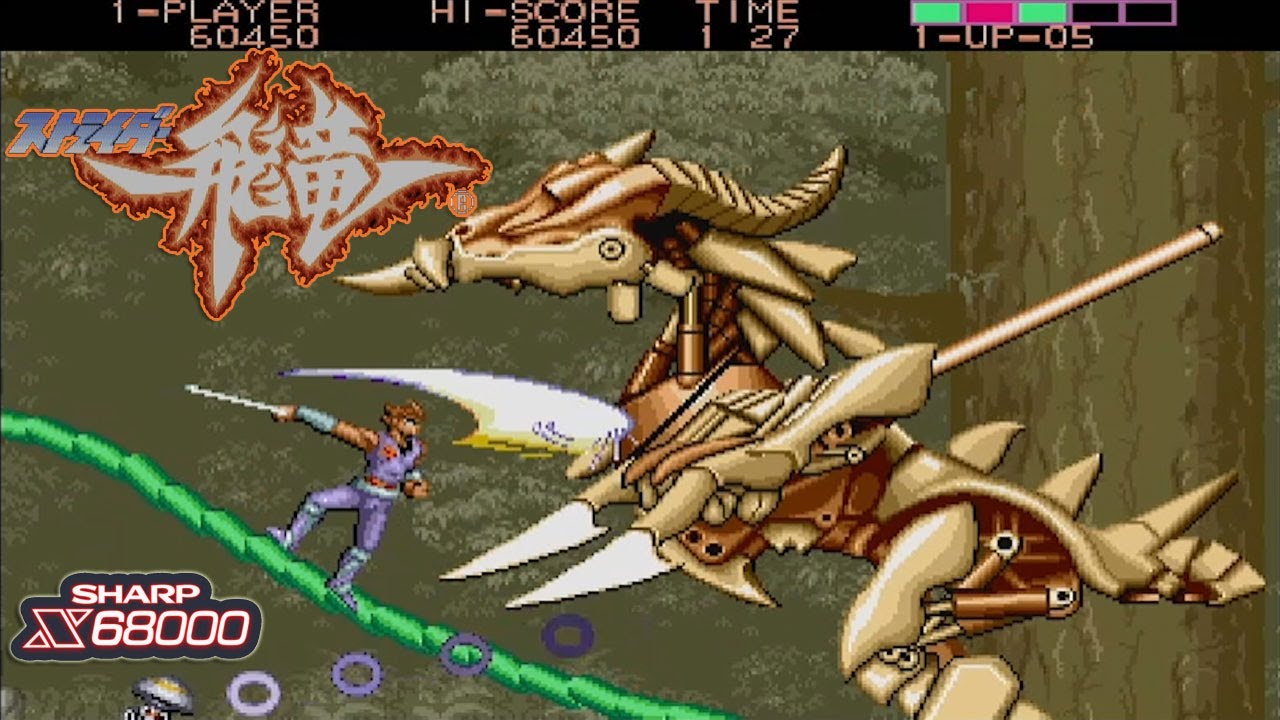
Task: Click the magenta health bar segment
Action: coord(990,12)
